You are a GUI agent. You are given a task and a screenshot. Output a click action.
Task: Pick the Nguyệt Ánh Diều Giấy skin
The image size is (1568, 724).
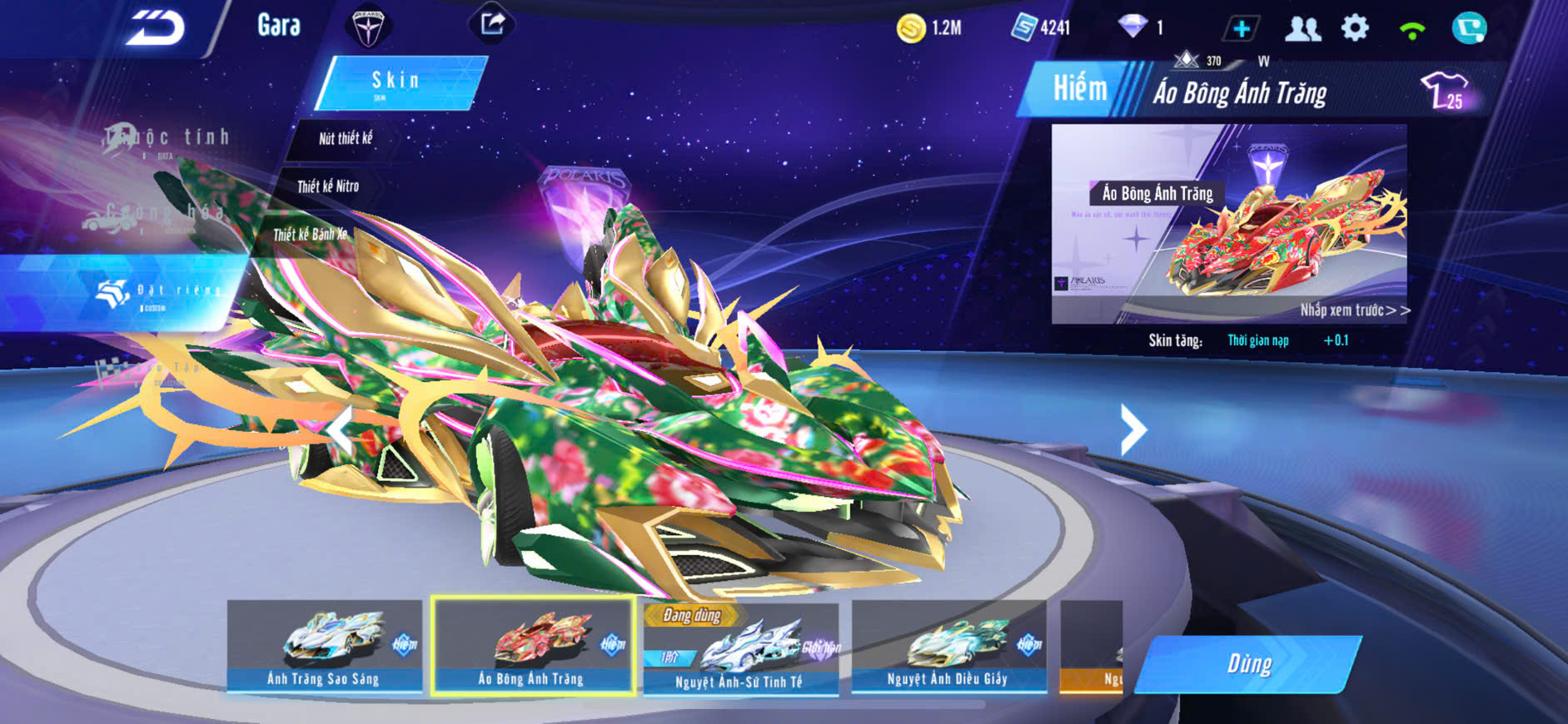(x=948, y=646)
